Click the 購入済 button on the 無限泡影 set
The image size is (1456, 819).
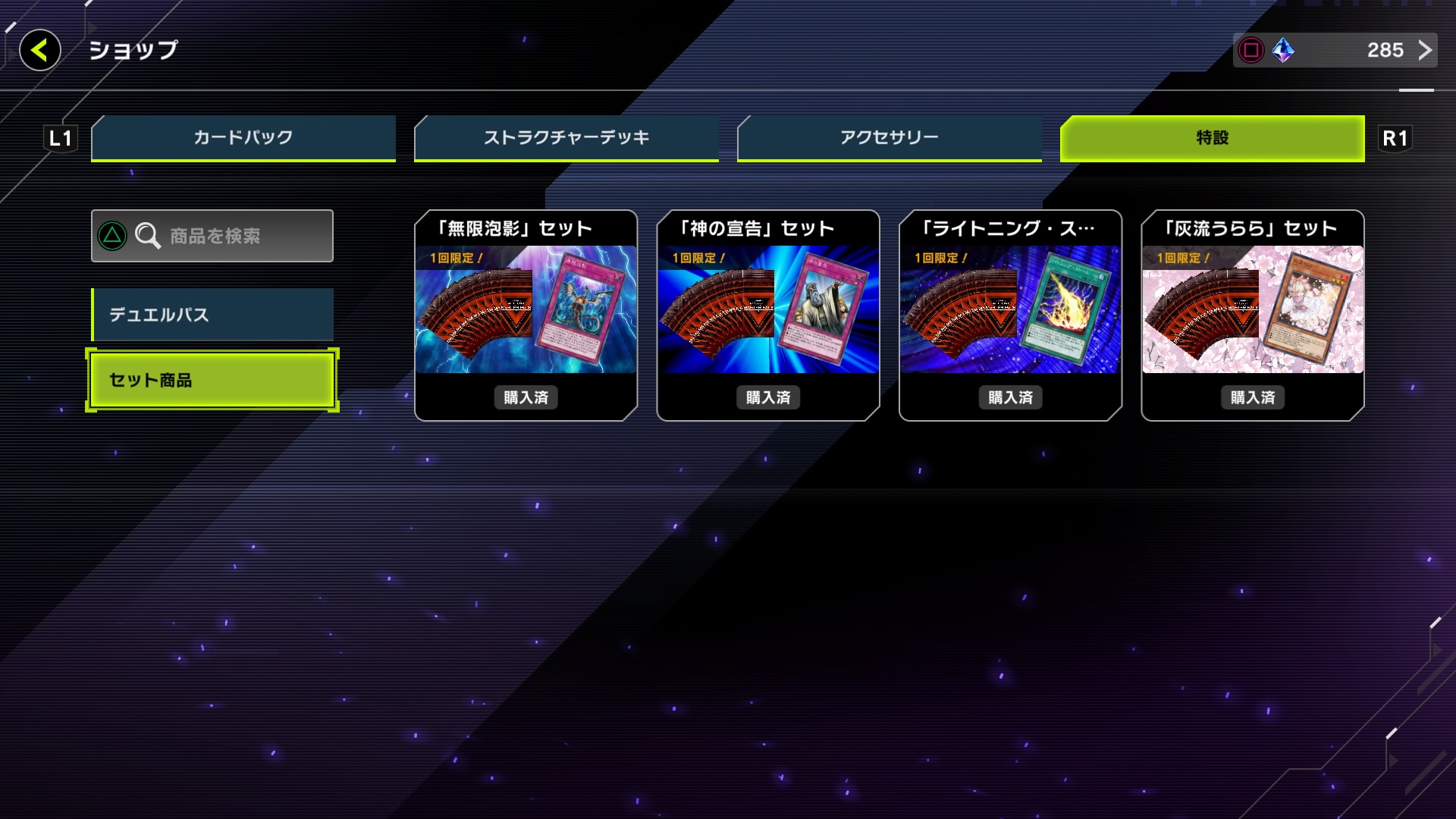pos(526,397)
